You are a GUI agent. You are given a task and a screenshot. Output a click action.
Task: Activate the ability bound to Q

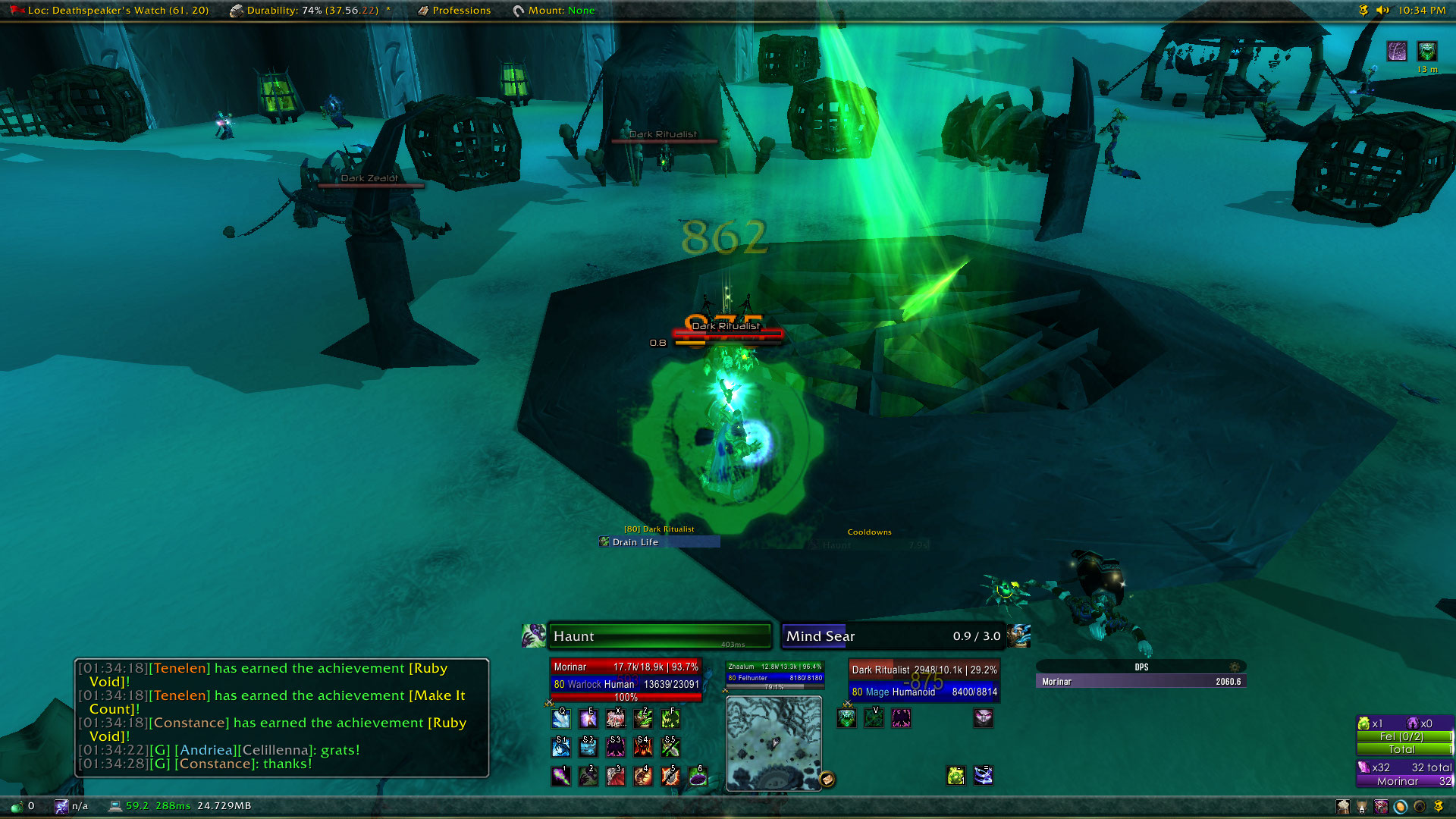click(x=561, y=718)
